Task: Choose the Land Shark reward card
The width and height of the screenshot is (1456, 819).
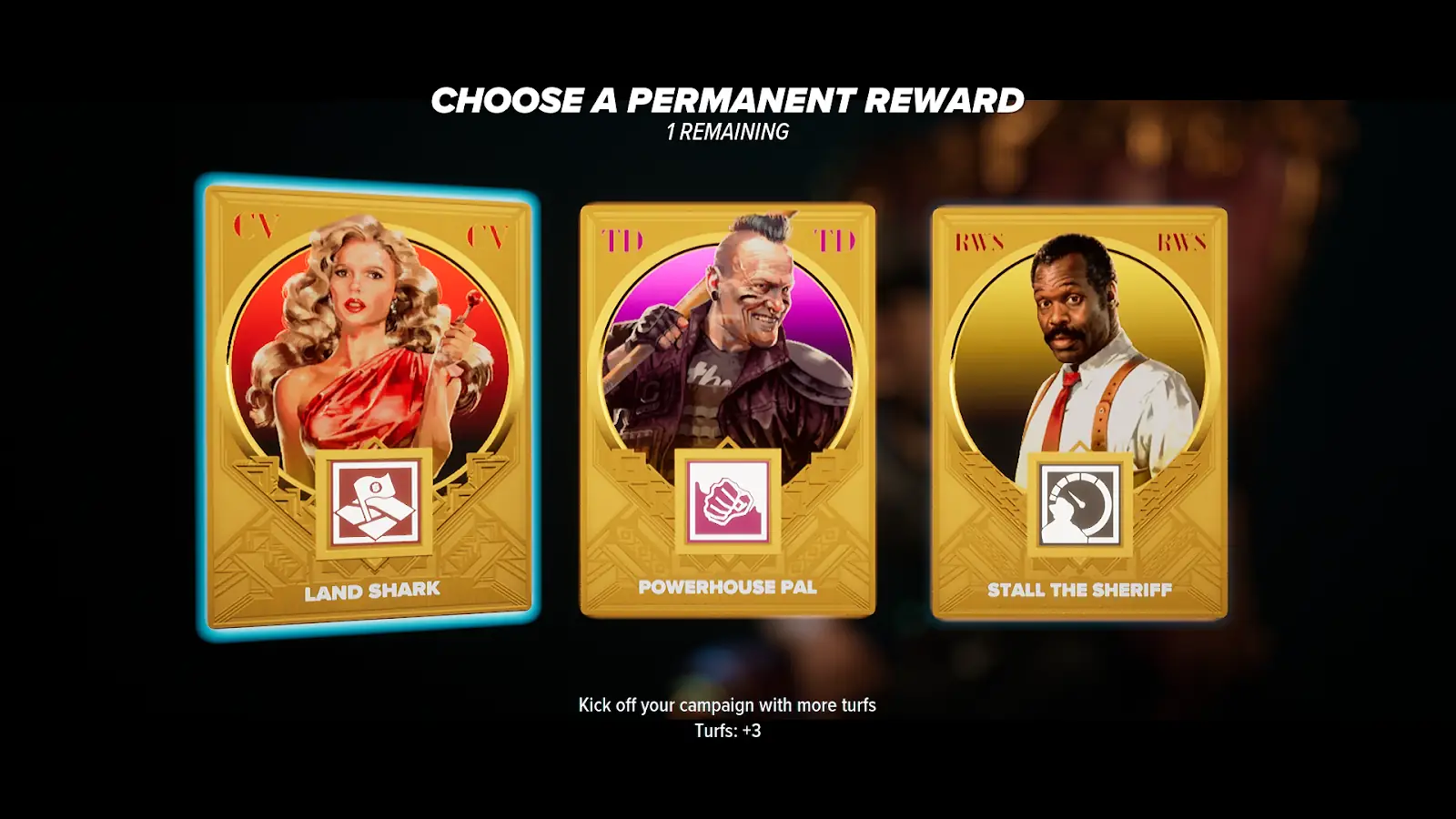Action: pyautogui.click(x=369, y=407)
